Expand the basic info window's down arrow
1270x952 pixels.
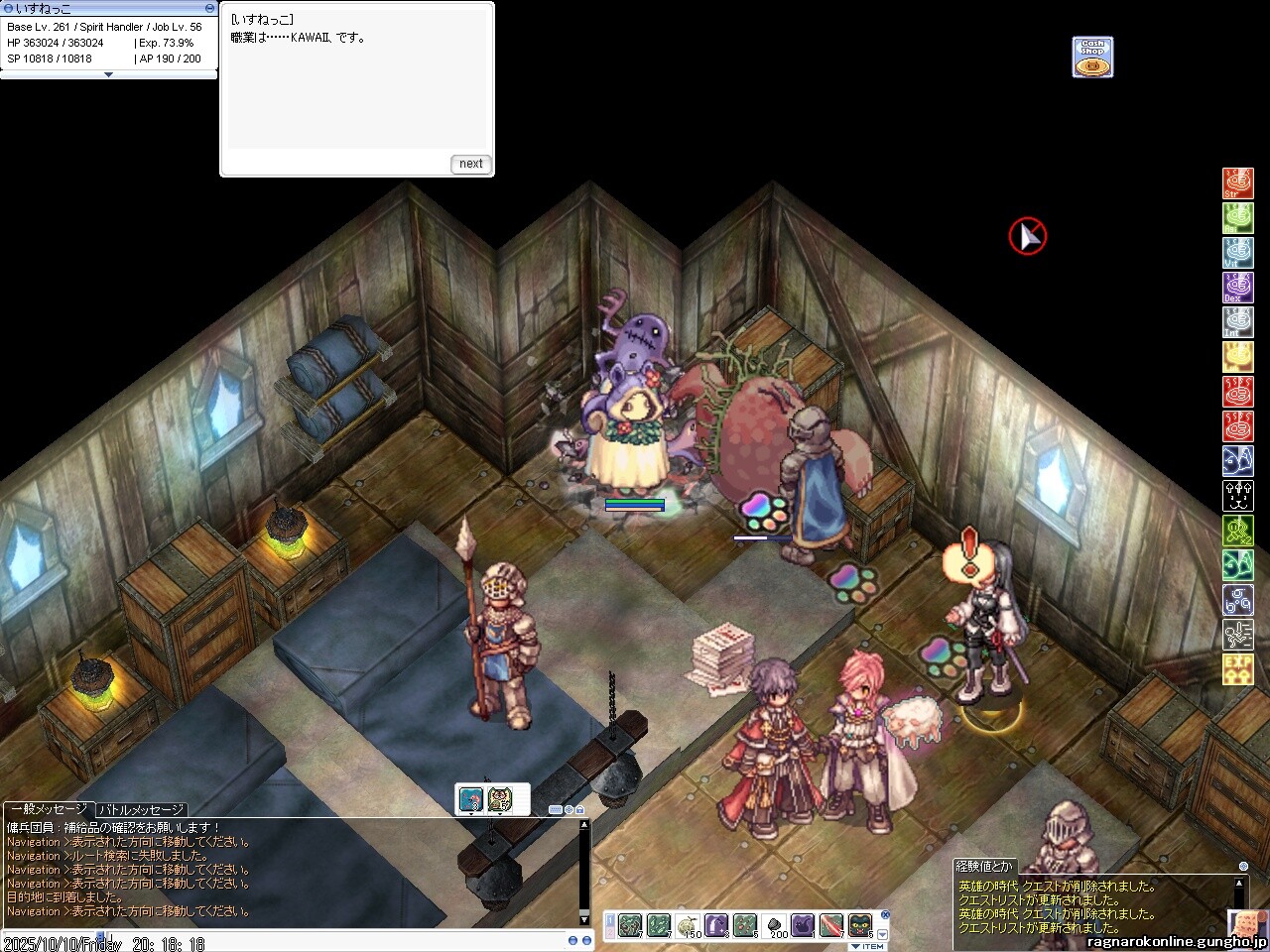click(x=108, y=74)
